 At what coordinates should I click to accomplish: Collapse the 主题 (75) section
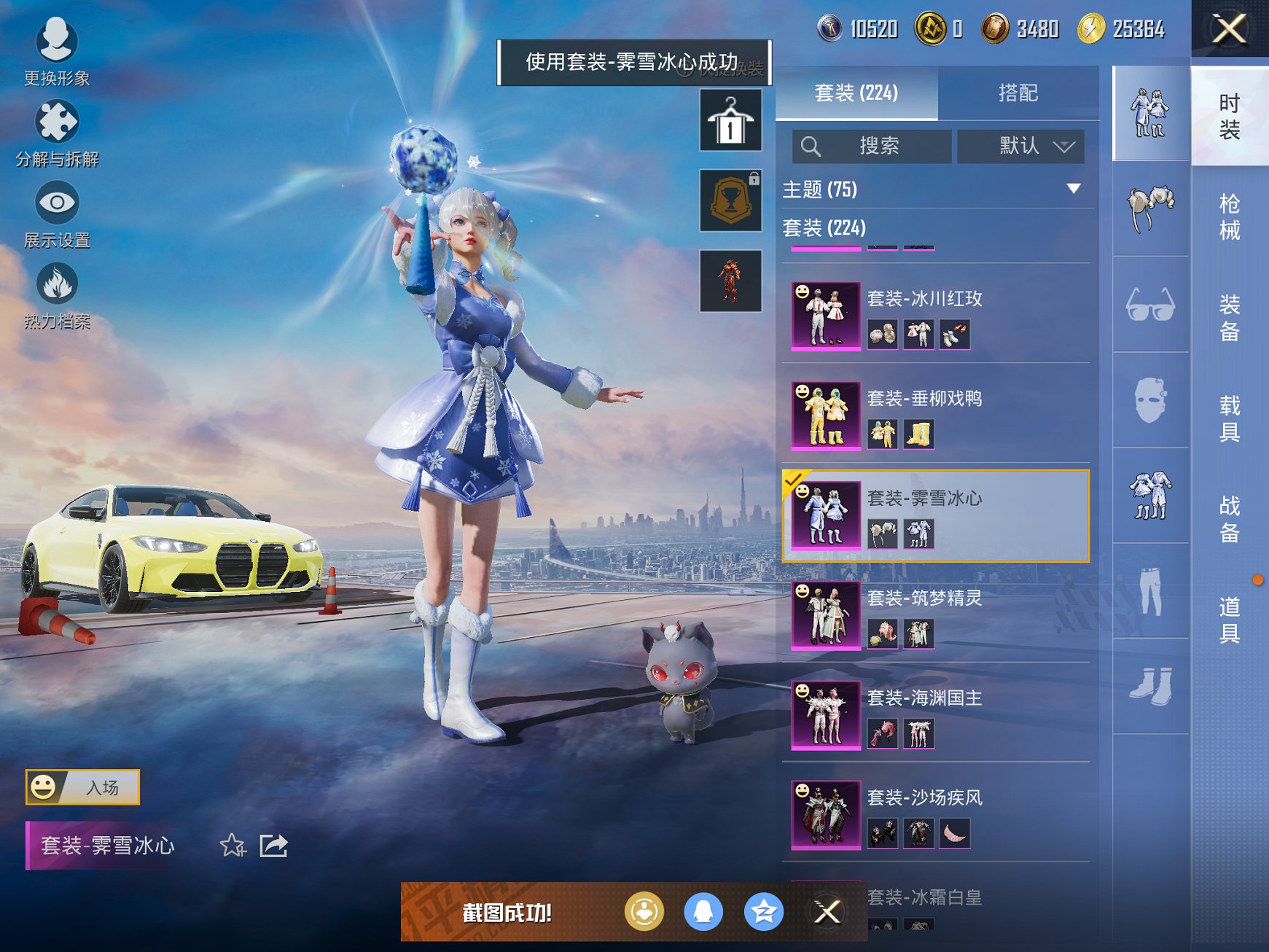pyautogui.click(x=1074, y=189)
